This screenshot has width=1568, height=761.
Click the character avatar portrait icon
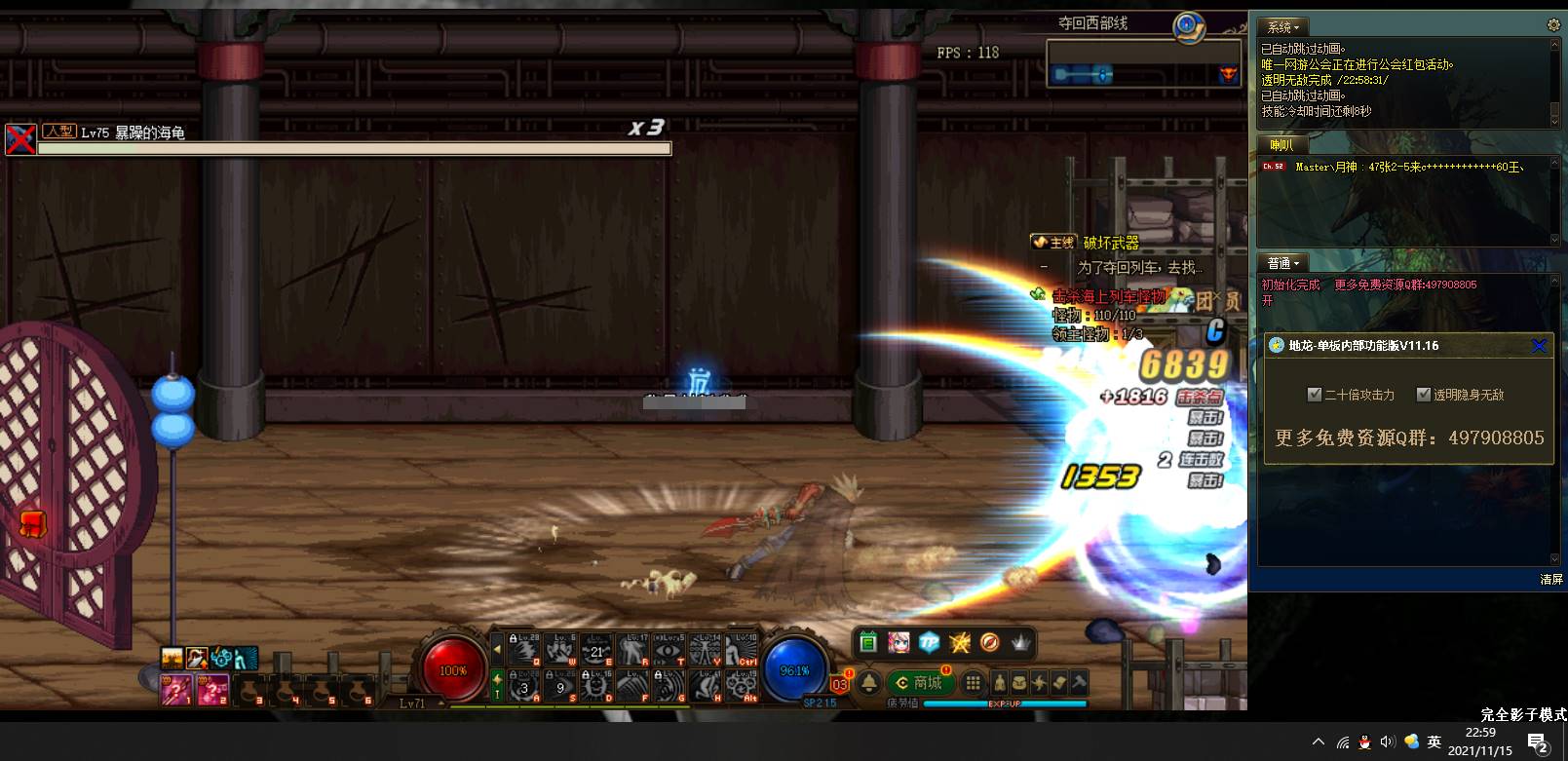(899, 642)
